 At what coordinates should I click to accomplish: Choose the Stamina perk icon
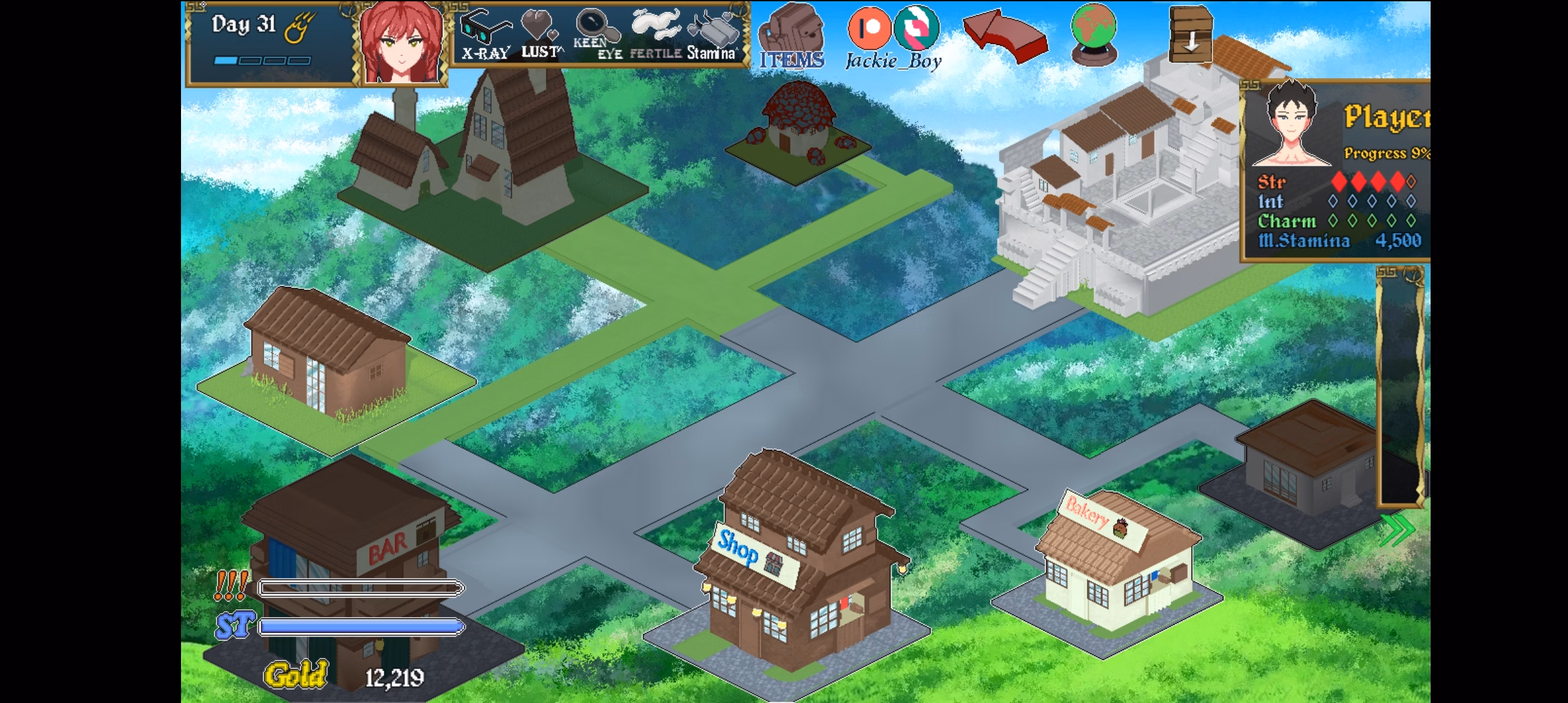tap(713, 34)
